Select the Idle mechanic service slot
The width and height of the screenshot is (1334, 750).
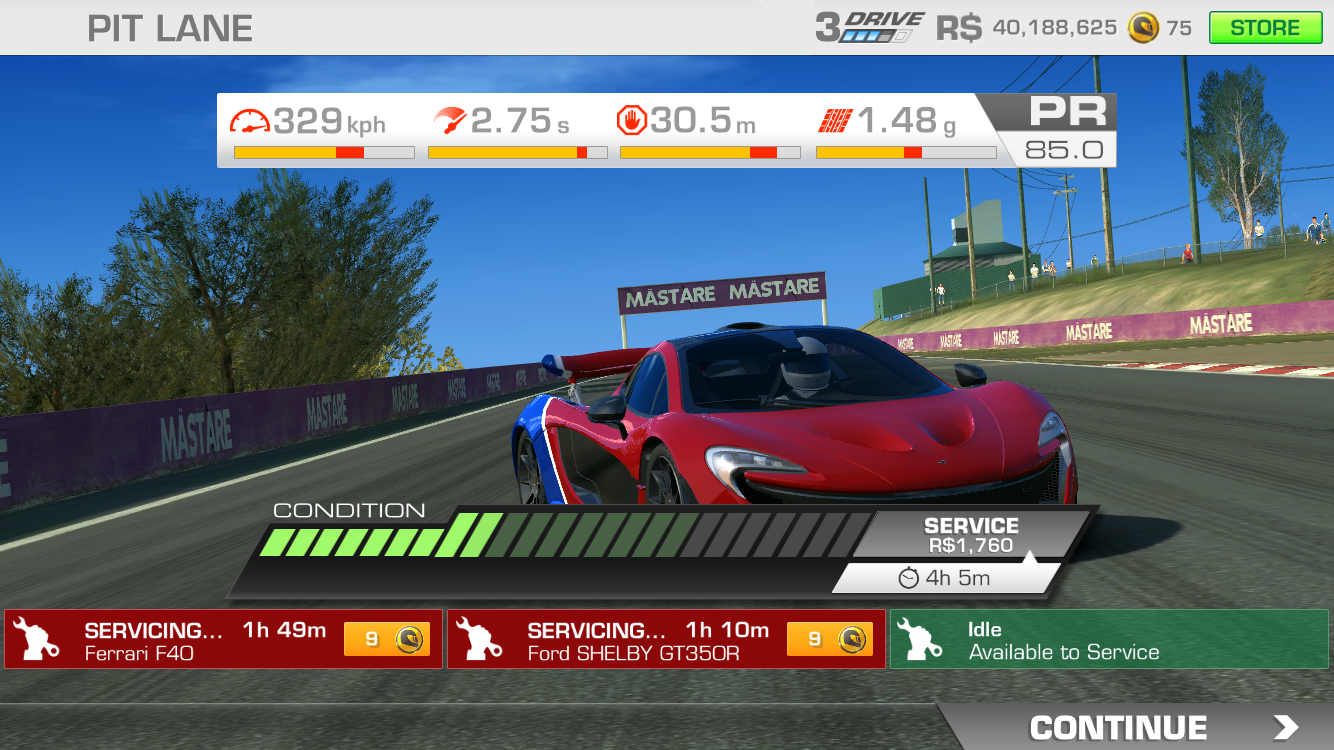pyautogui.click(x=1108, y=640)
